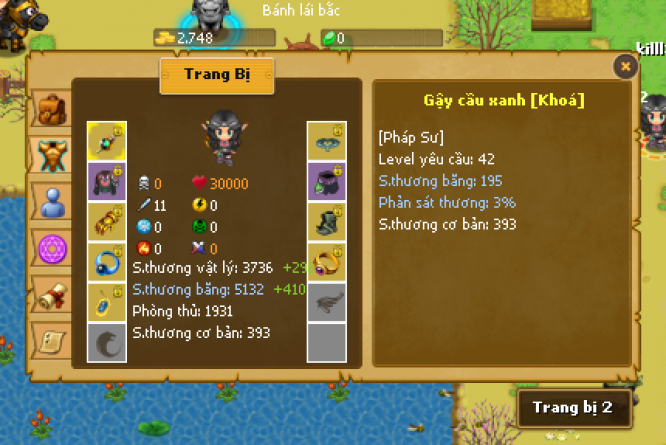Choose the golden gloves slot
Screen dimensions: 666x445
(106, 221)
